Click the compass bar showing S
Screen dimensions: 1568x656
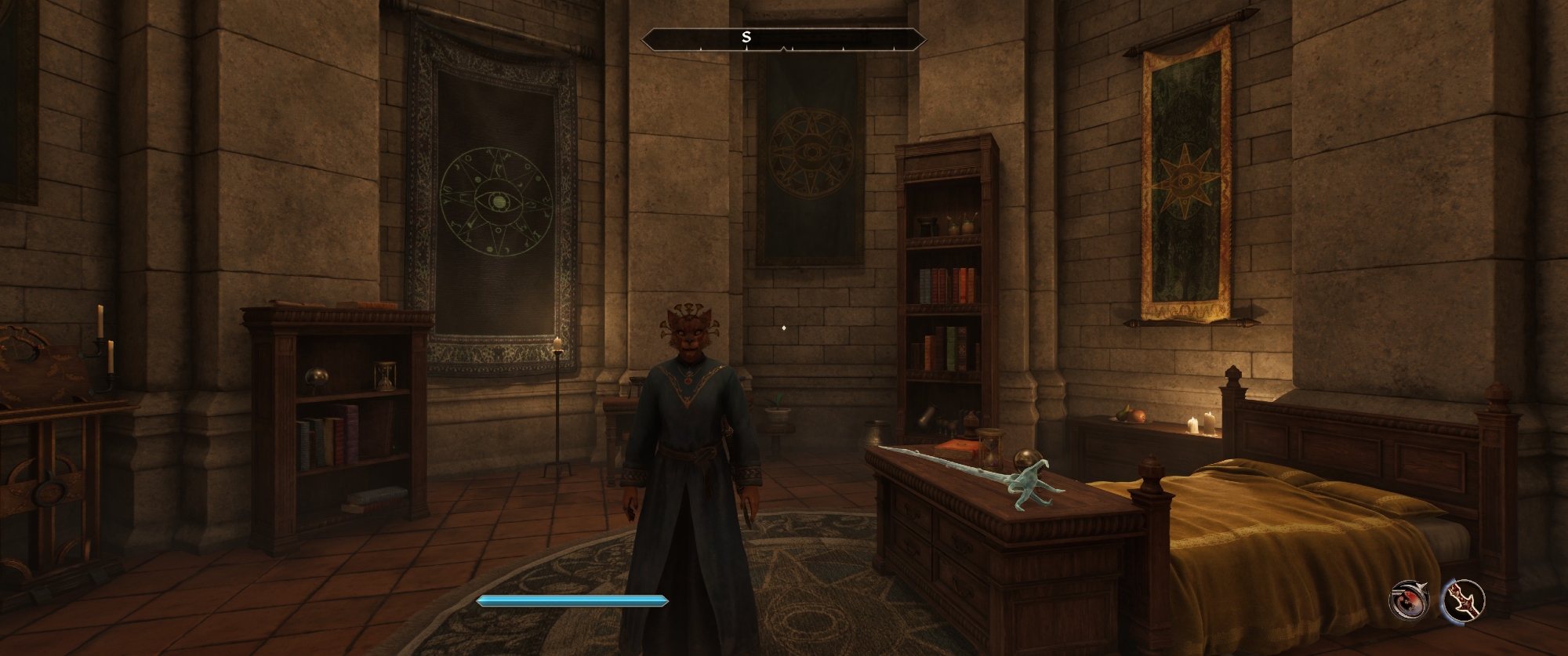click(784, 38)
